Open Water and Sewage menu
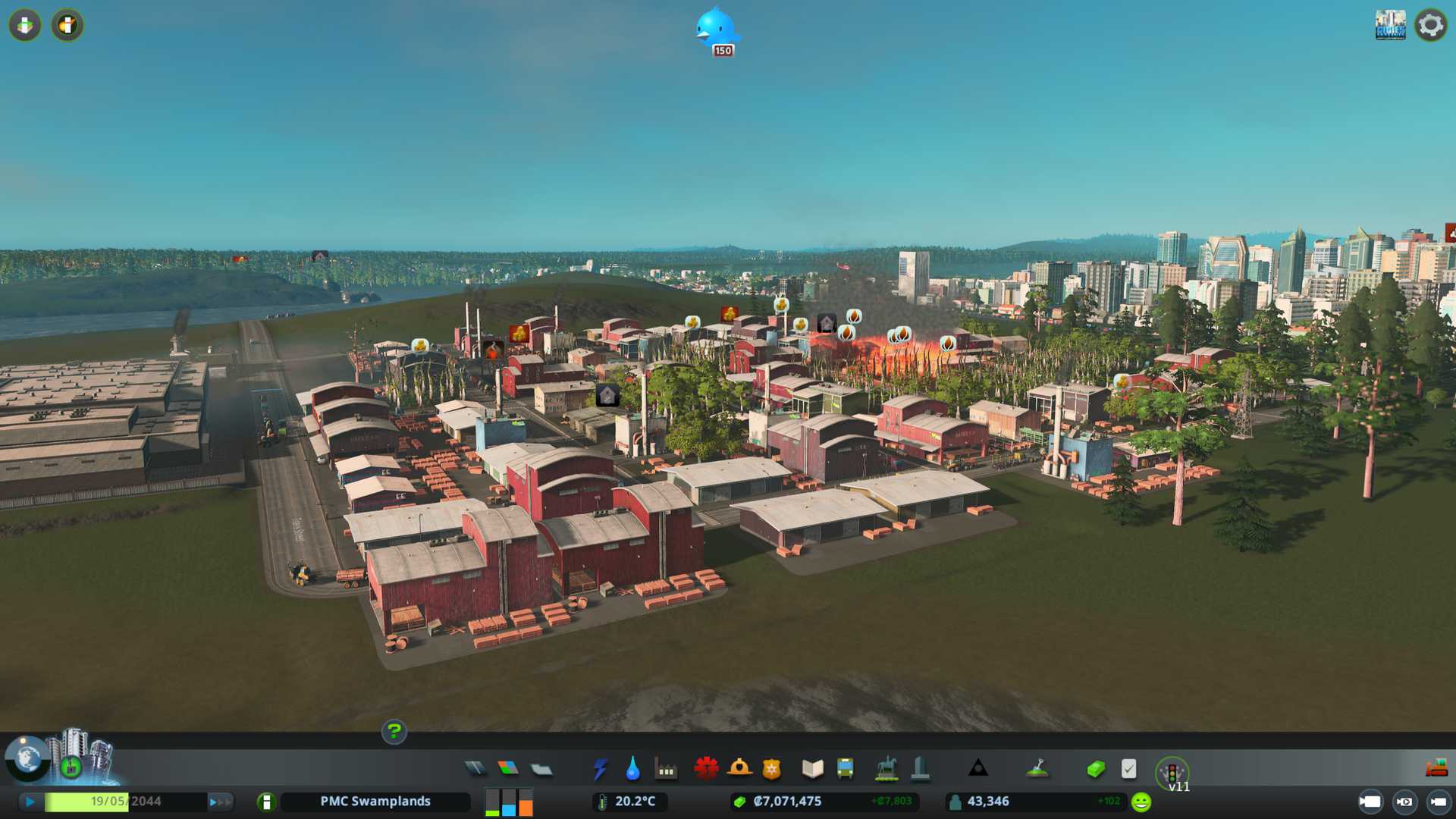The height and width of the screenshot is (819, 1456). [x=632, y=769]
